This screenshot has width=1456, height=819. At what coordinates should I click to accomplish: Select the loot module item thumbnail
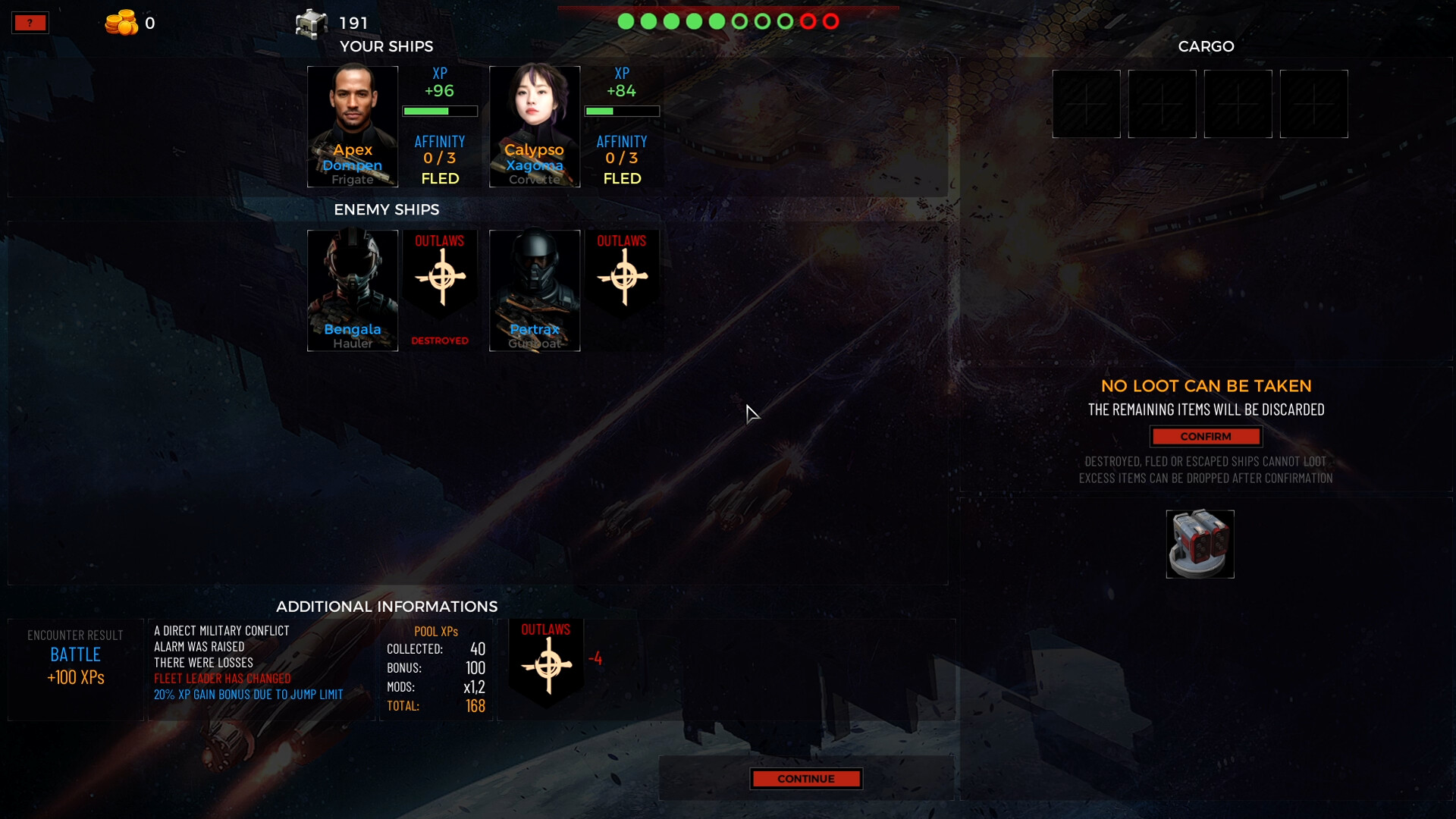click(1200, 544)
